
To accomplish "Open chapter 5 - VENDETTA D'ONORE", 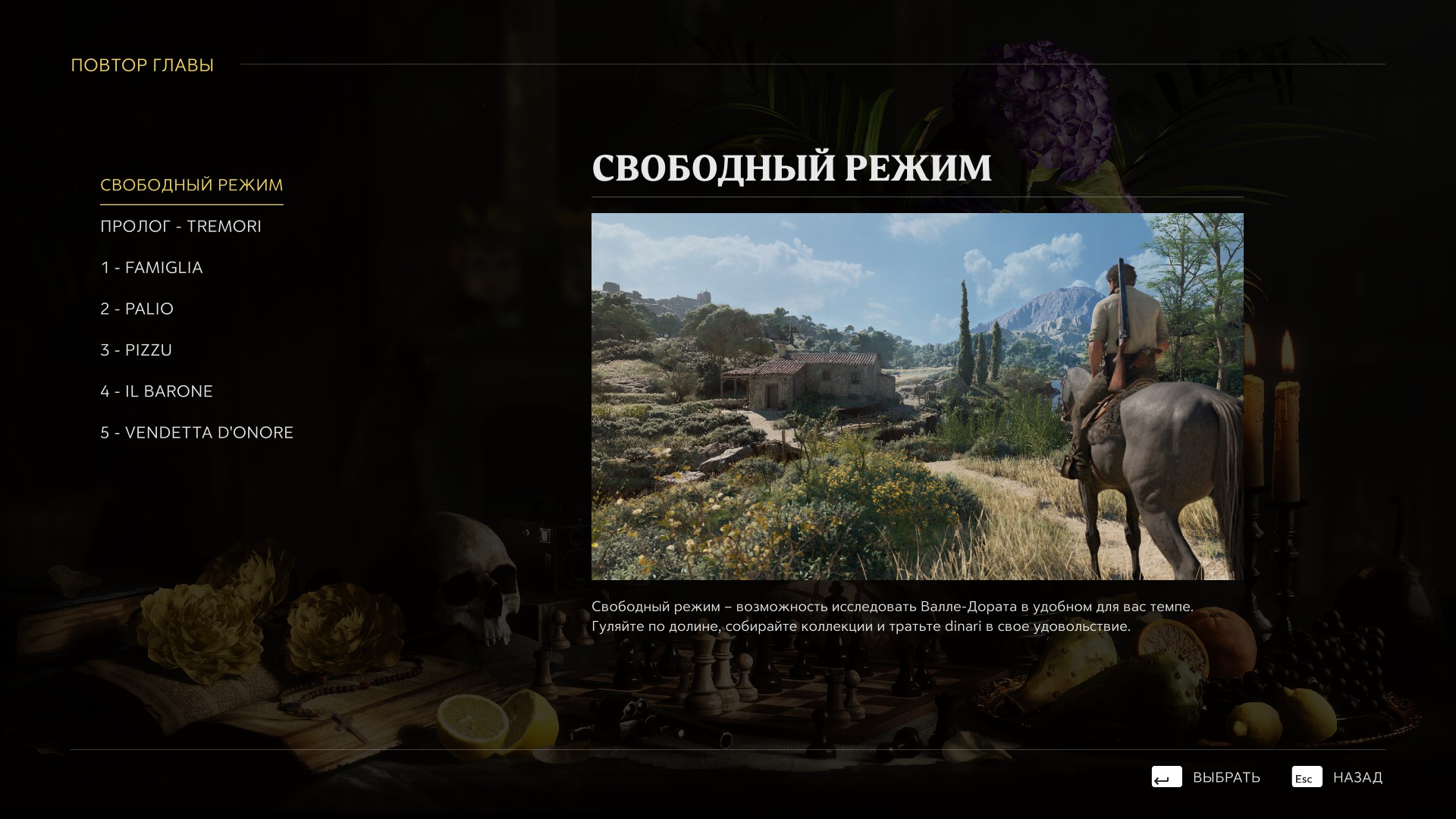I will click(x=197, y=432).
